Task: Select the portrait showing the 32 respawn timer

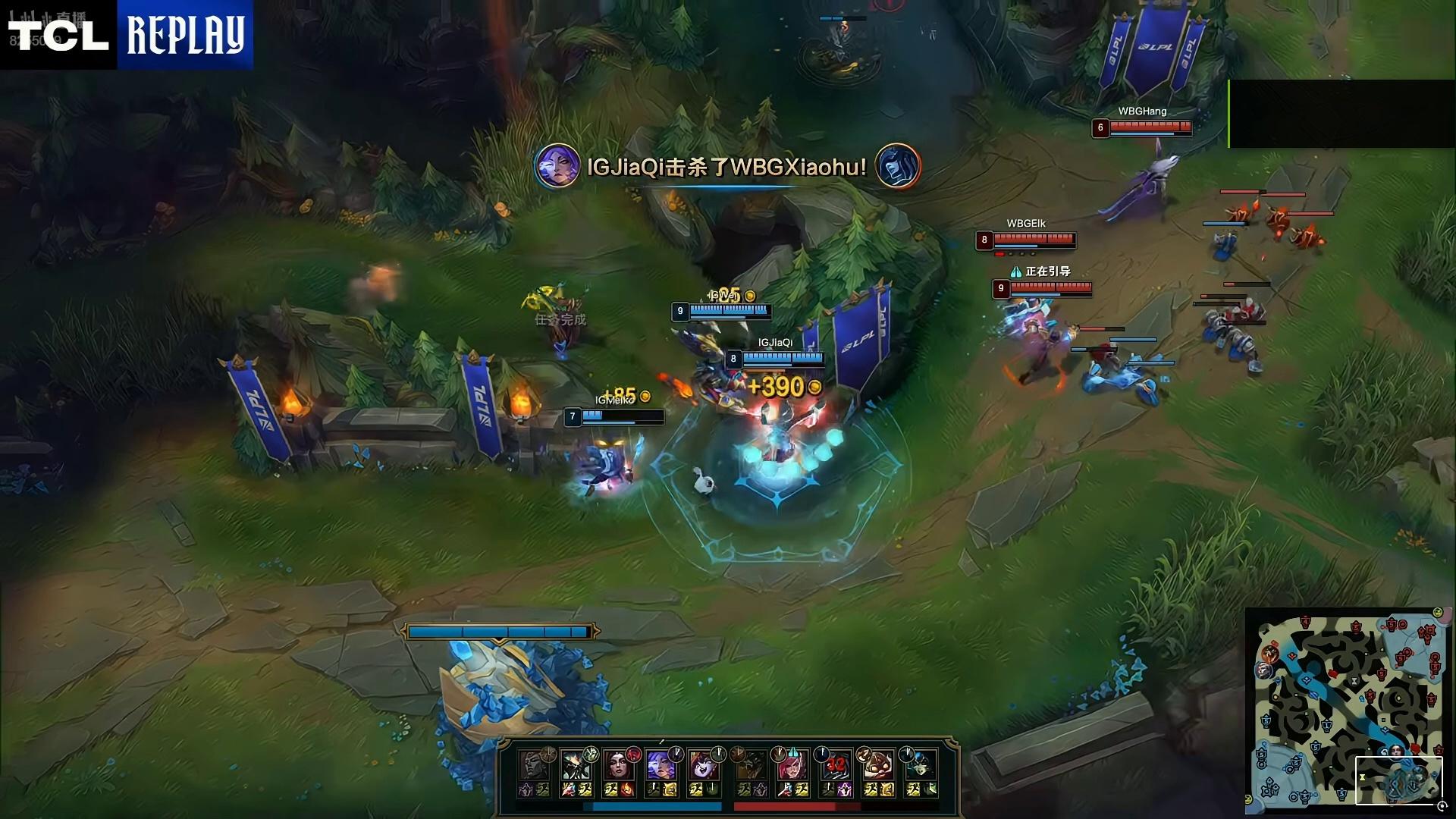Action: tap(833, 764)
